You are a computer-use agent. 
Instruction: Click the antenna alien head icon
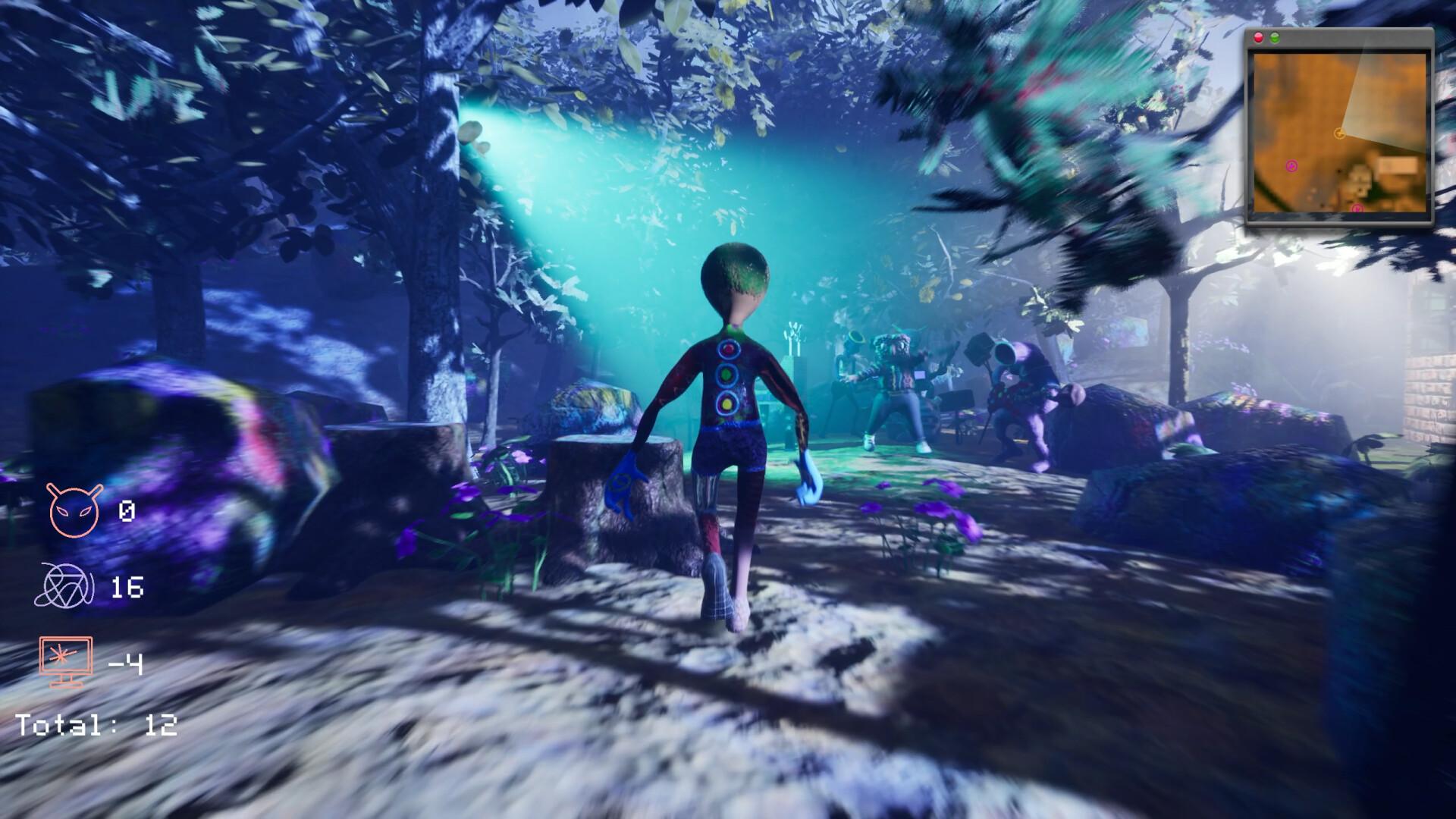tap(74, 510)
